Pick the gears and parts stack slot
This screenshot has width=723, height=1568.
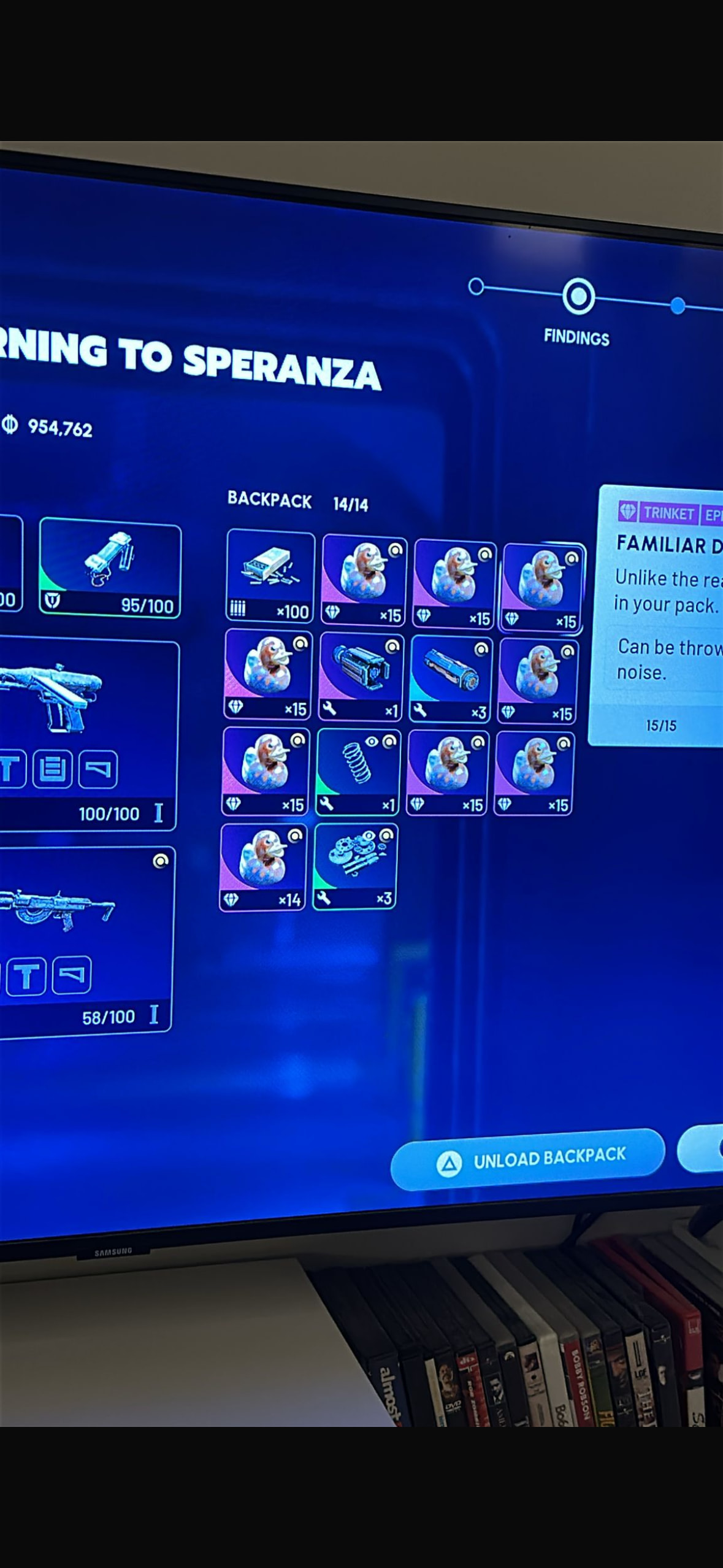(x=355, y=866)
